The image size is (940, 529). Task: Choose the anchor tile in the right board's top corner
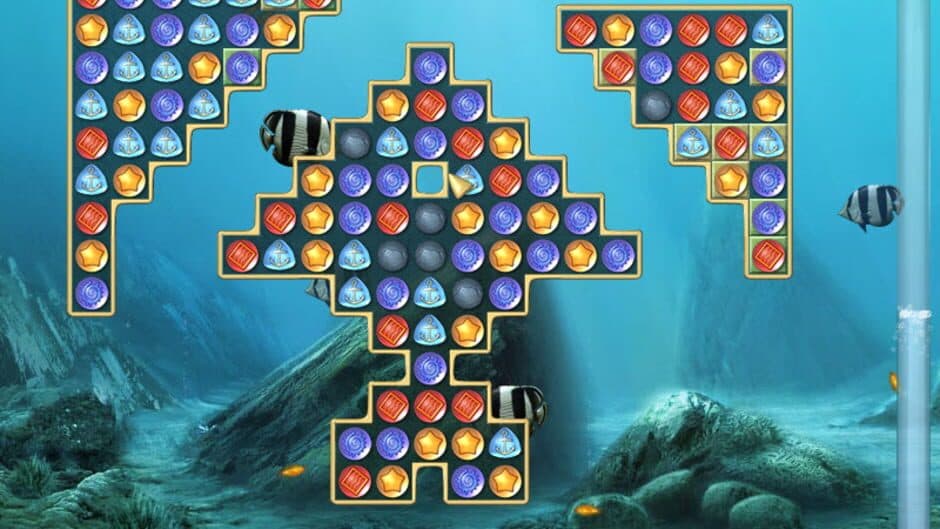[x=768, y=29]
